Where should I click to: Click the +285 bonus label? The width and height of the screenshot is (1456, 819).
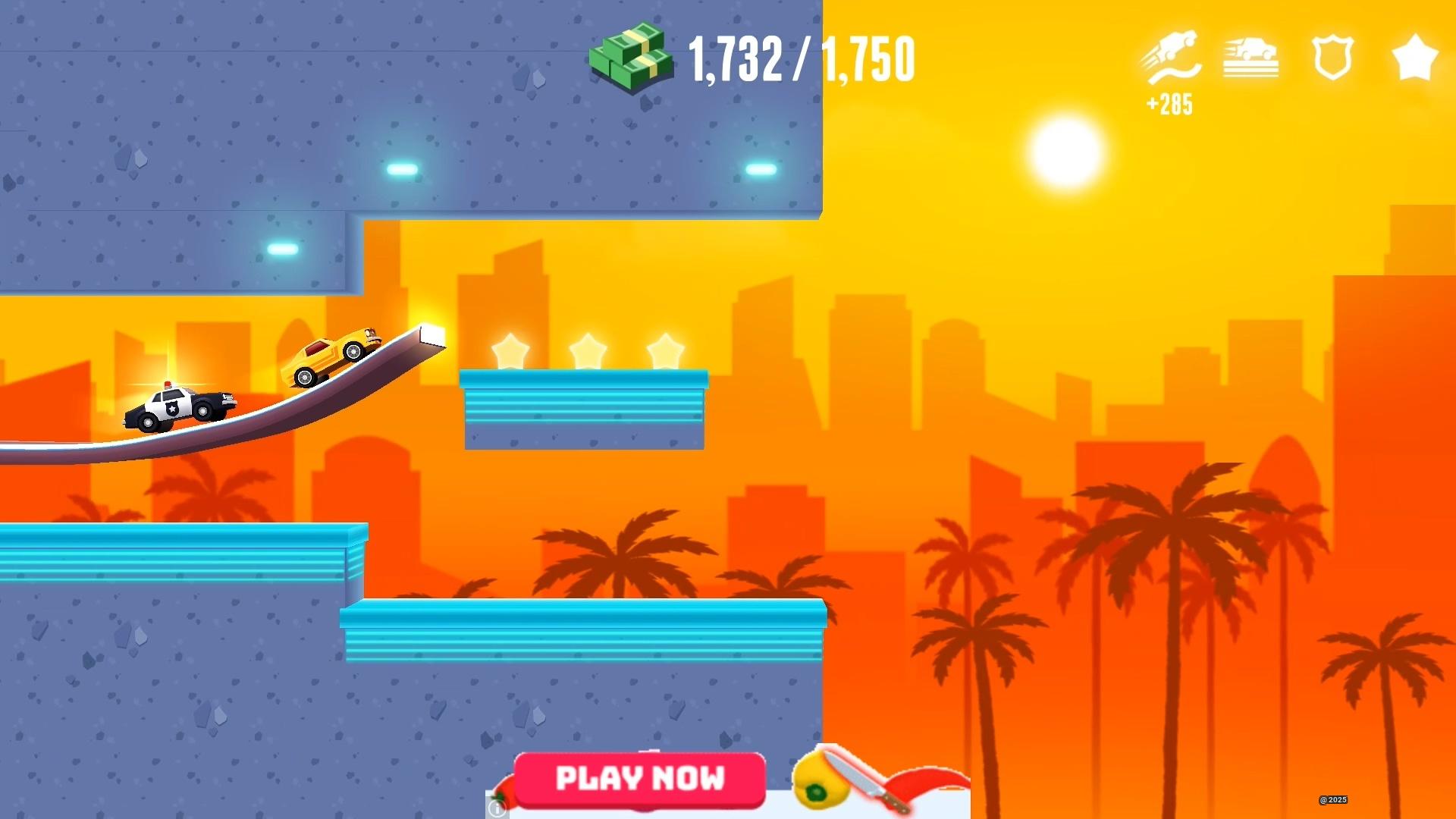[1169, 104]
